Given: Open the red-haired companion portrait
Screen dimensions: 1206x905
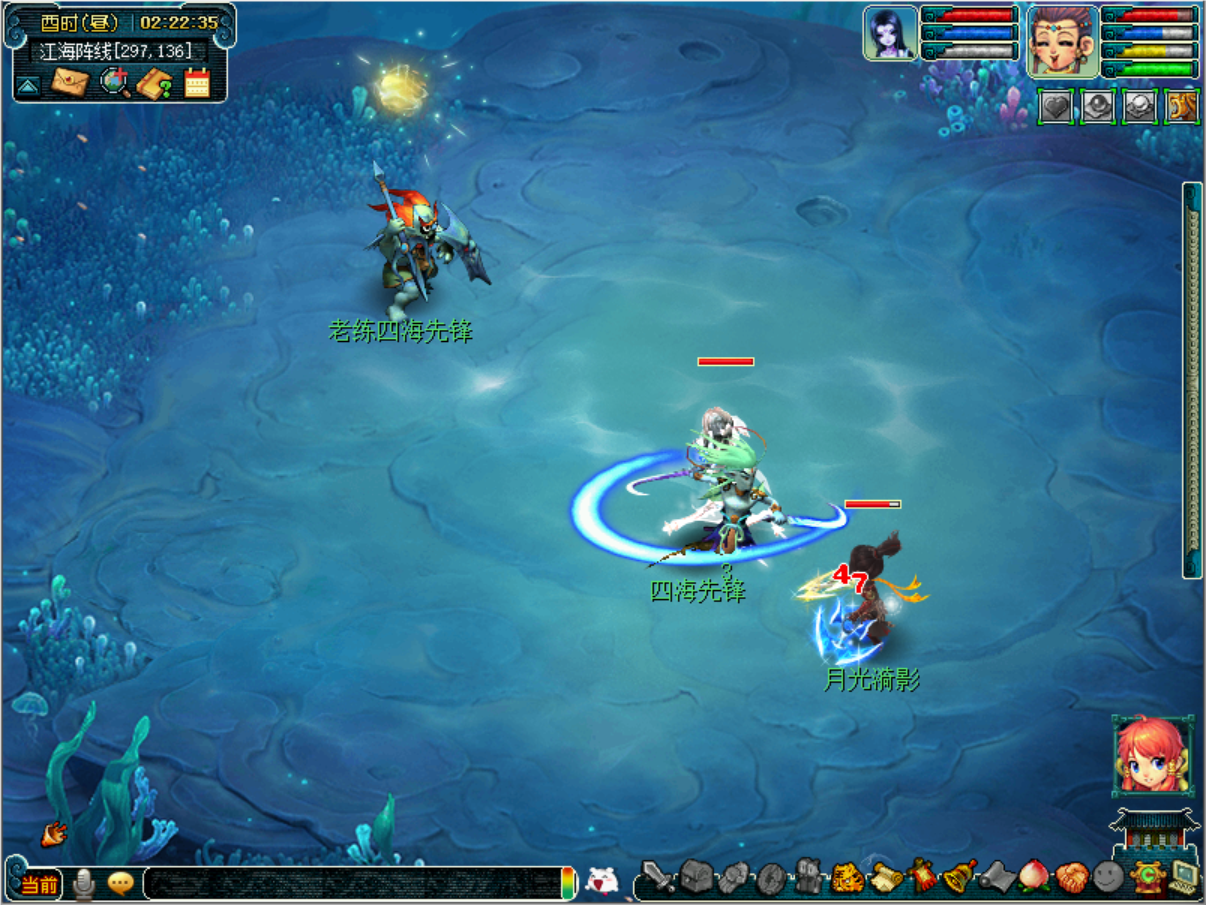Looking at the screenshot, I should click(x=1152, y=756).
